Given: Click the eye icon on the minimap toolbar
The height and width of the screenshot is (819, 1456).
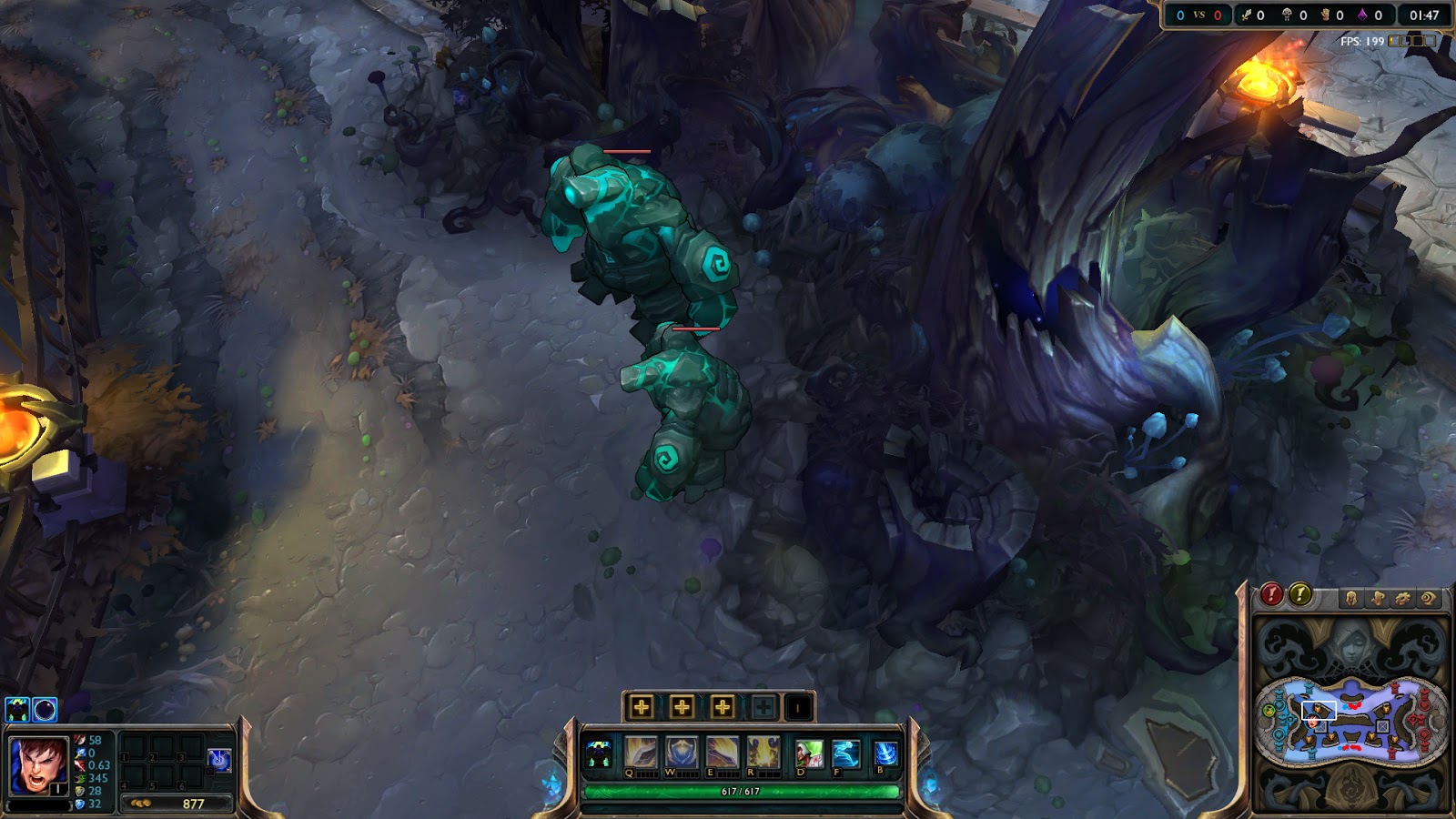Looking at the screenshot, I should 1429,598.
